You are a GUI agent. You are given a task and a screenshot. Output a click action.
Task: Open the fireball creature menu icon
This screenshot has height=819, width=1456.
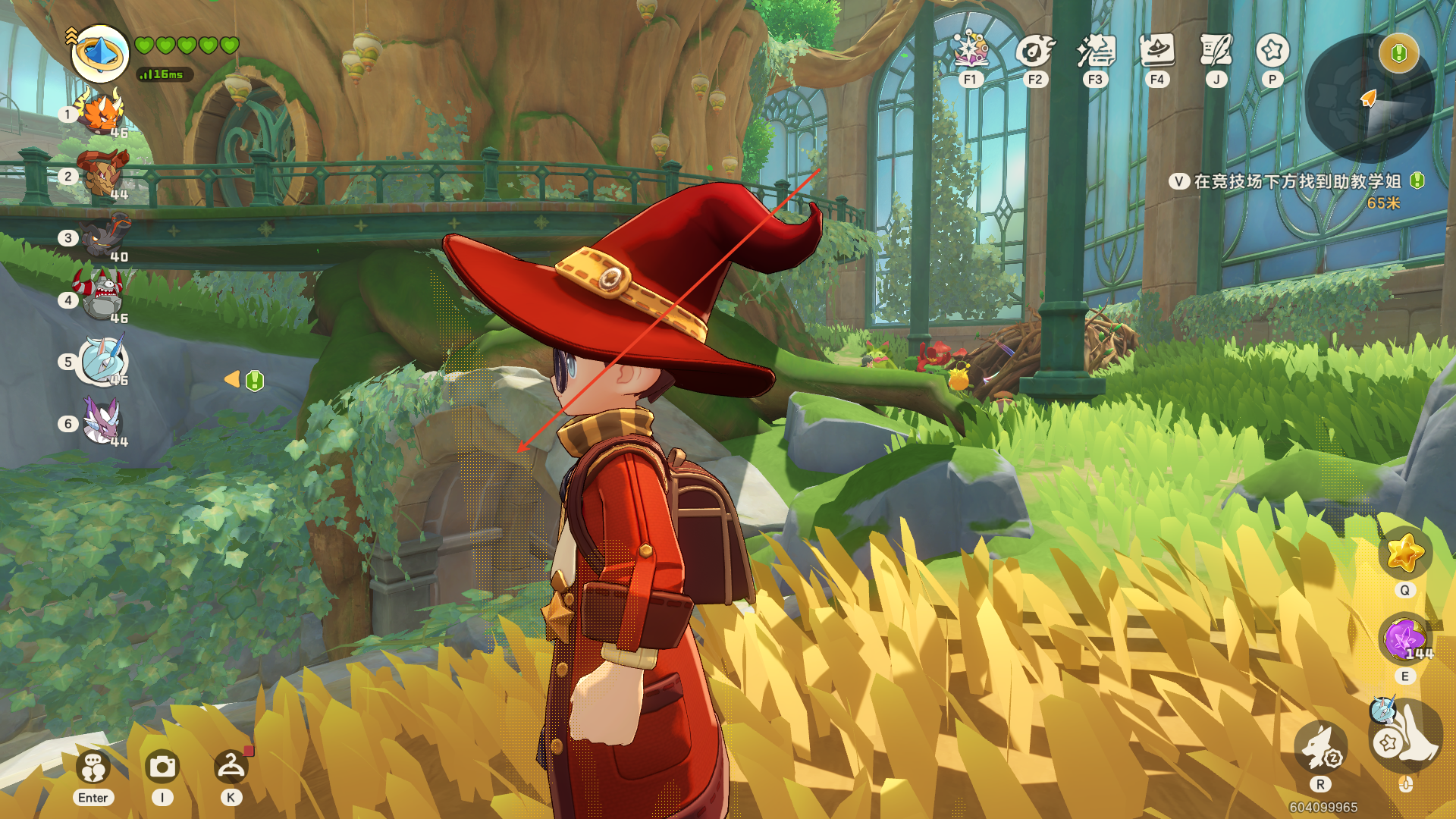(x=1034, y=50)
